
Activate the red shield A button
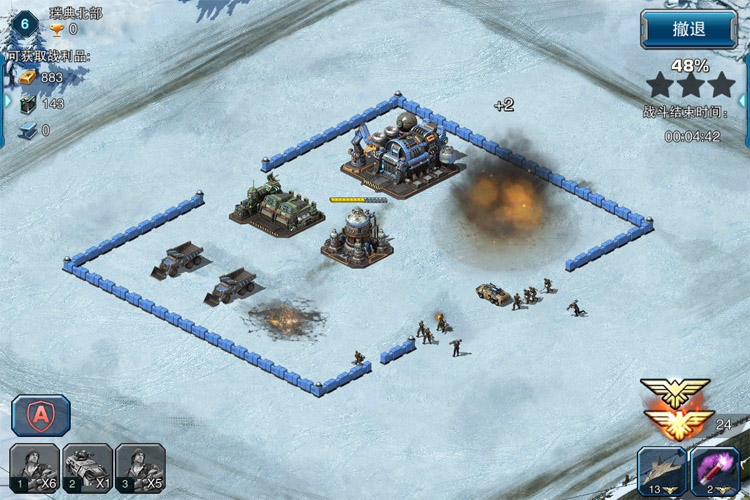[40, 415]
